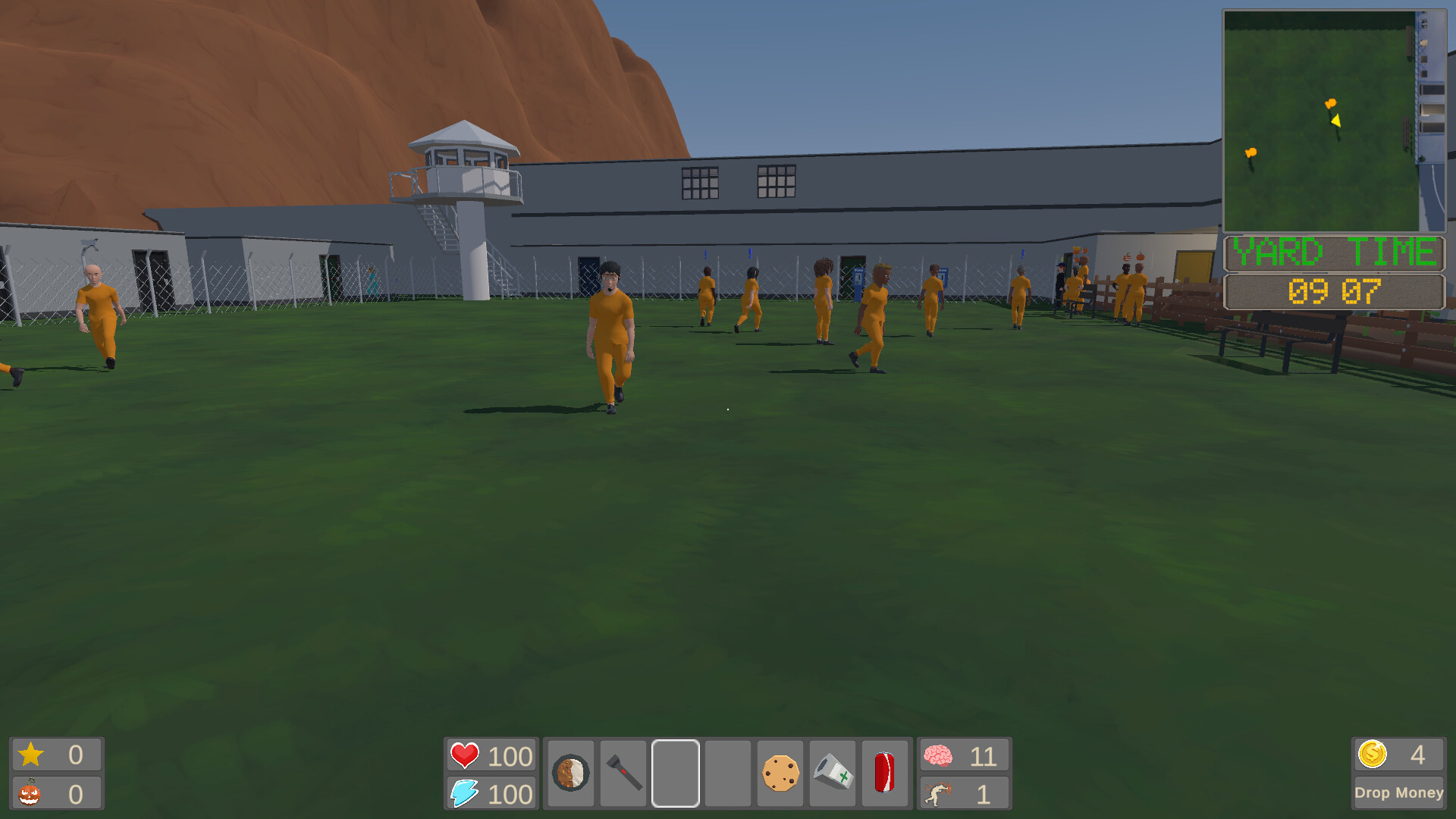The width and height of the screenshot is (1456, 819).
Task: Select the empty fourth hotbar slot
Action: tap(728, 773)
